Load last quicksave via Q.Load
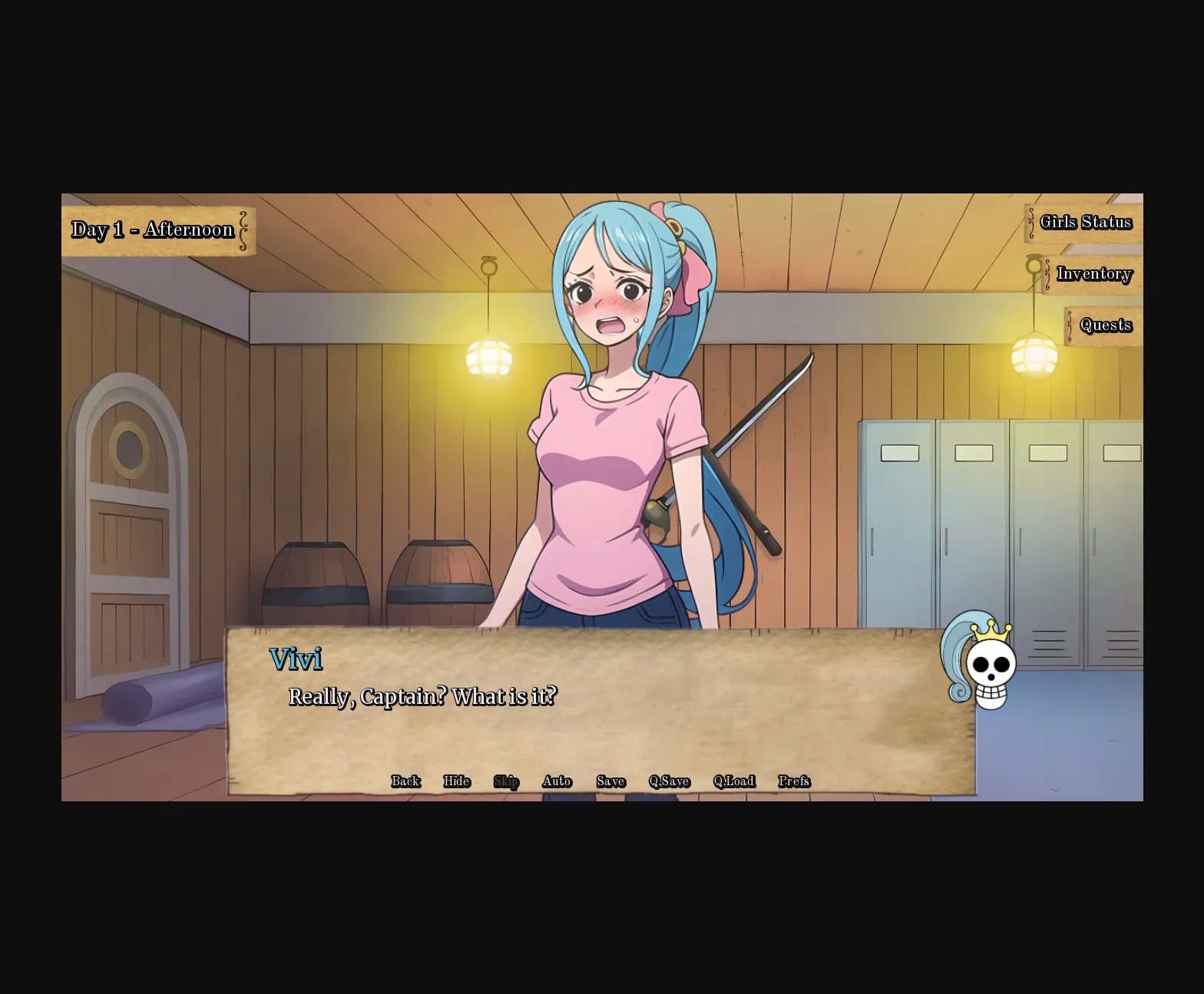Viewport: 1204px width, 994px height. pyautogui.click(x=734, y=781)
